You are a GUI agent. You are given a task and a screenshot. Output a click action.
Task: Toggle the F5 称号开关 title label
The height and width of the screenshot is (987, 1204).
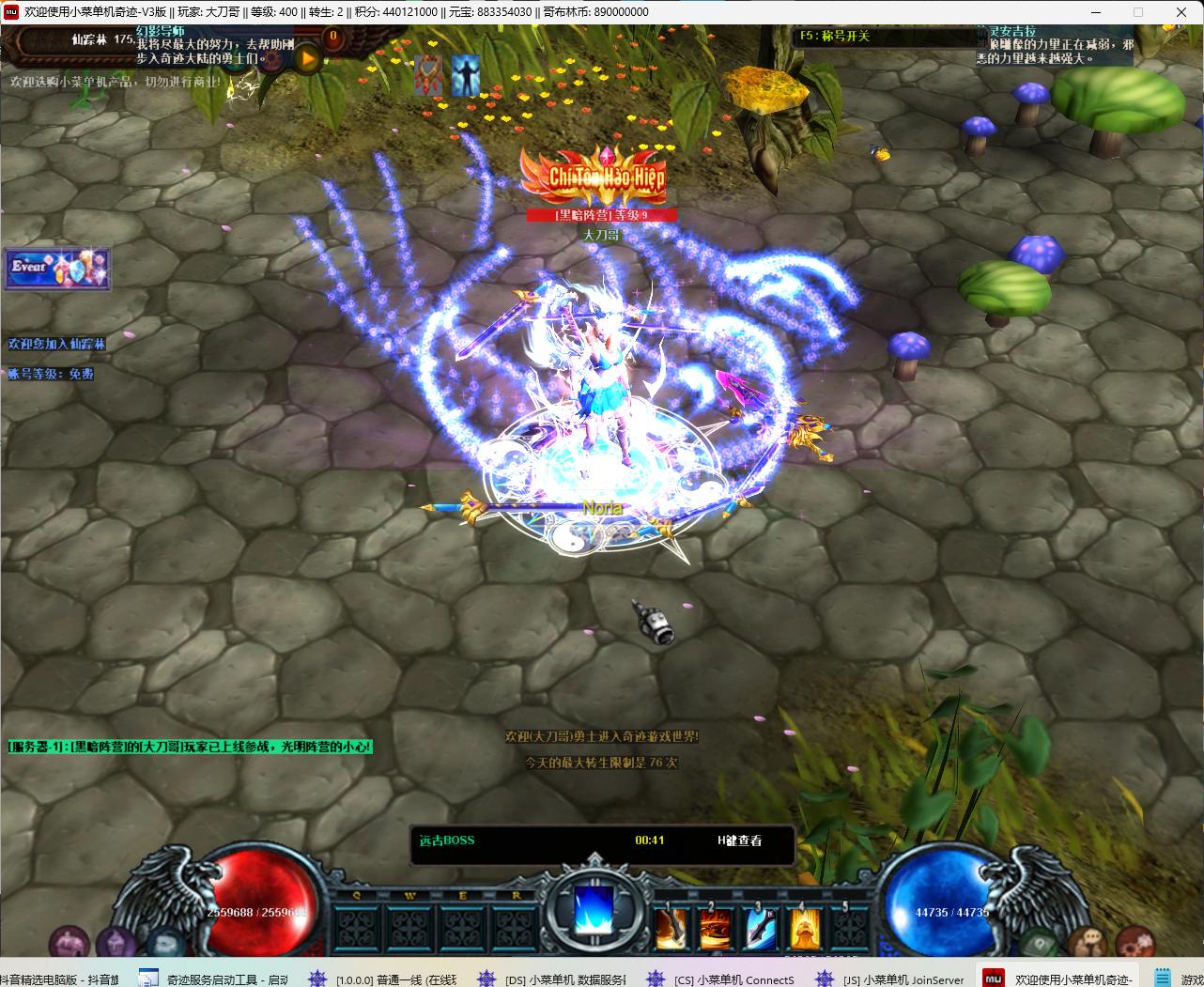point(835,37)
